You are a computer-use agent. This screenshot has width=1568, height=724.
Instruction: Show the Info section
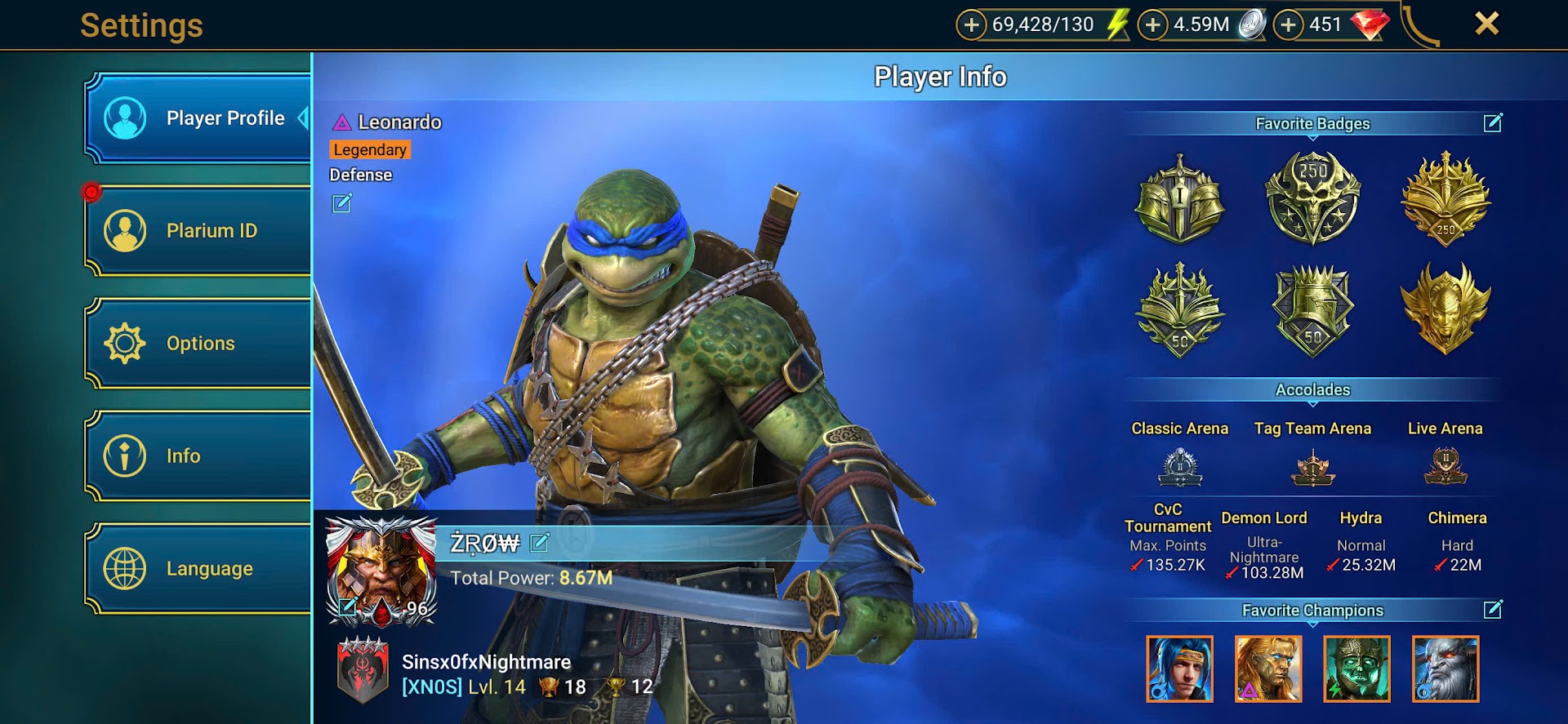(x=198, y=455)
